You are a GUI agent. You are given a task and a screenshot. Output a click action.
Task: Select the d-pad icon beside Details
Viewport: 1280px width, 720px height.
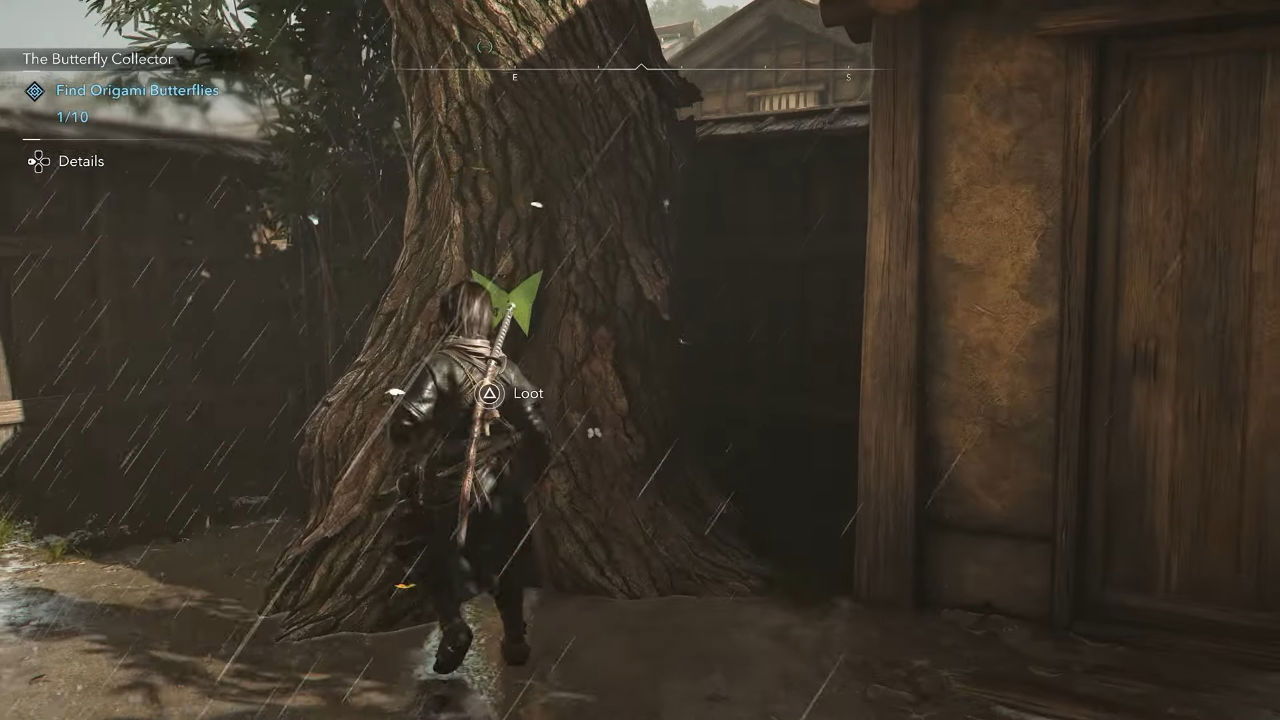coord(39,161)
